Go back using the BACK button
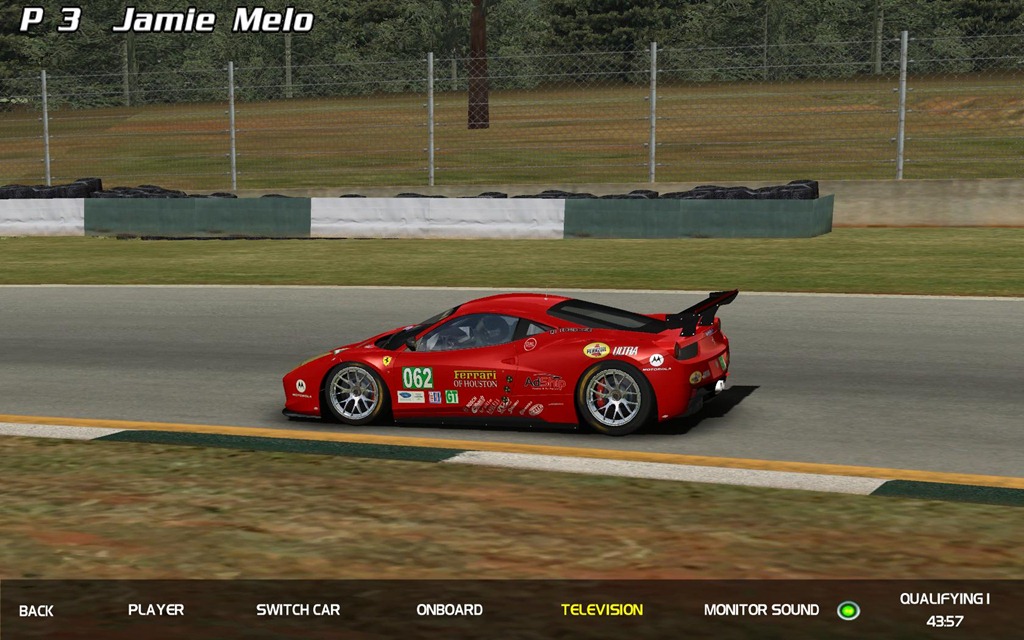Viewport: 1024px width, 640px height. click(36, 610)
